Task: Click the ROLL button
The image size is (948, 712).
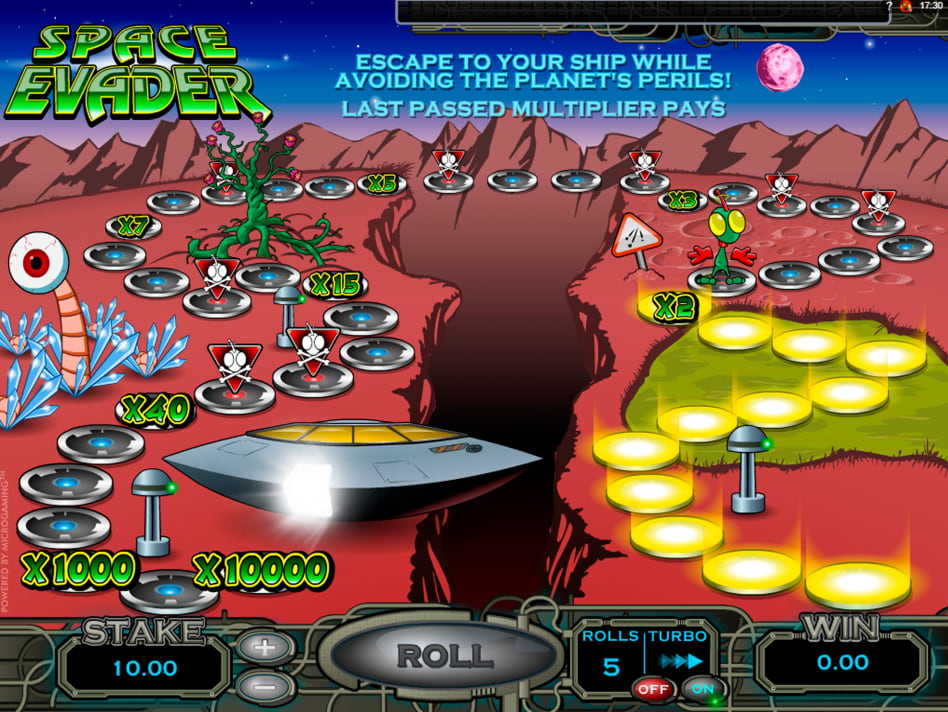Action: click(445, 656)
